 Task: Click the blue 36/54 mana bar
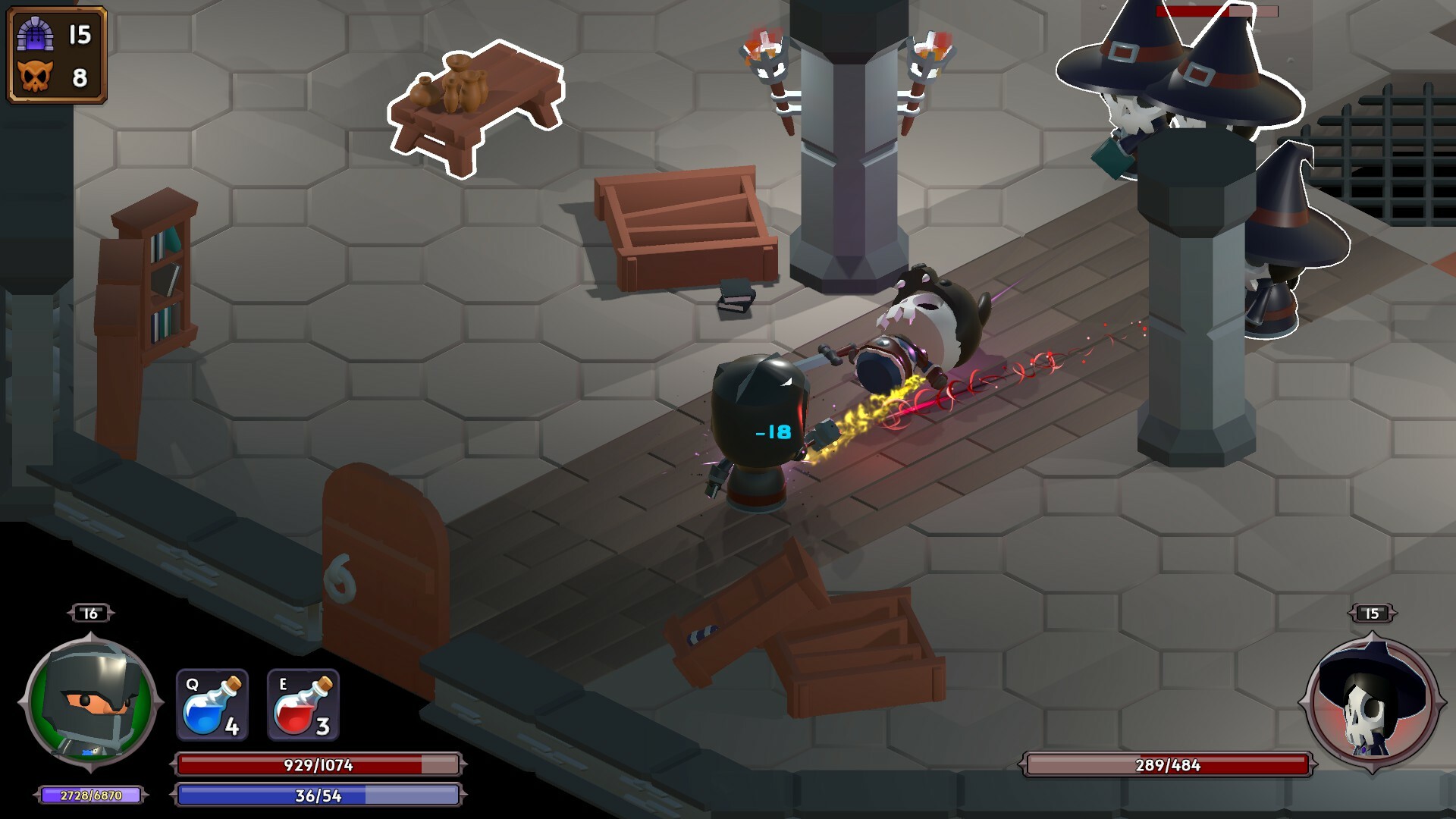click(318, 795)
